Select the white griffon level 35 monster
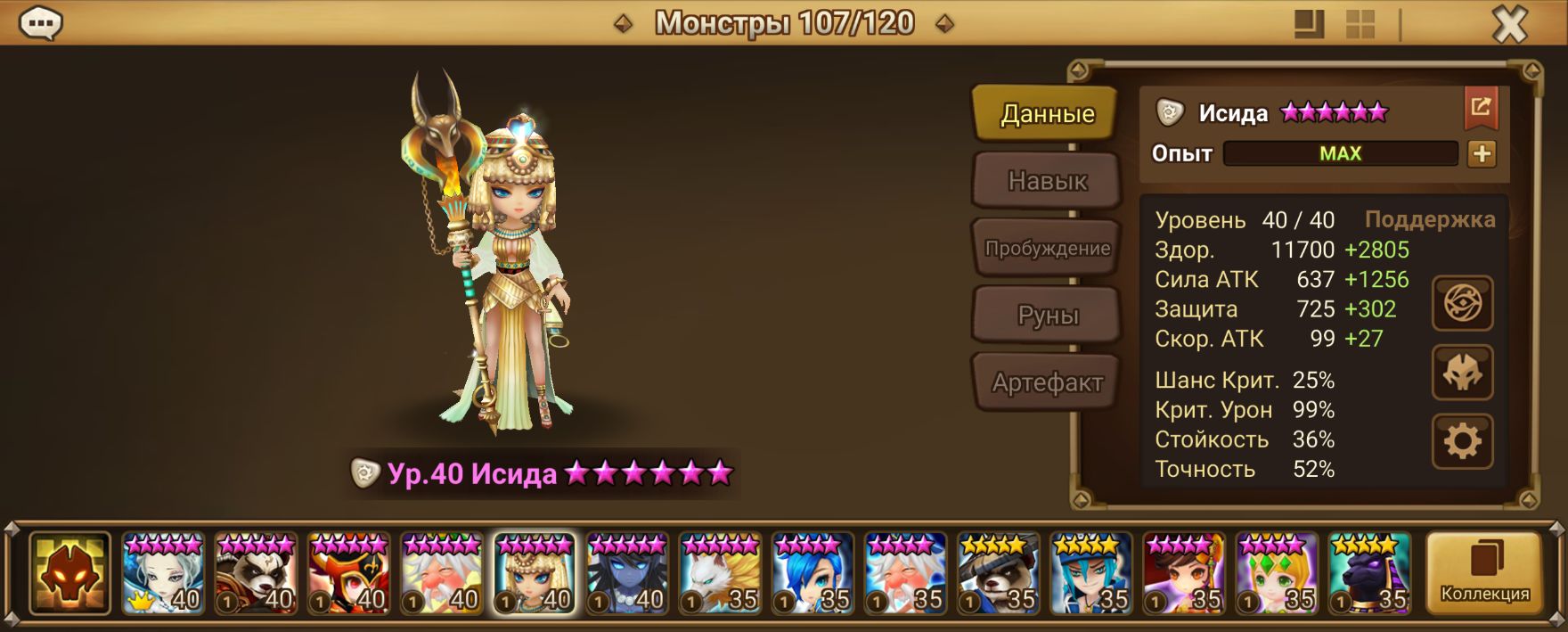This screenshot has width=1568, height=632. pyautogui.click(x=719, y=574)
